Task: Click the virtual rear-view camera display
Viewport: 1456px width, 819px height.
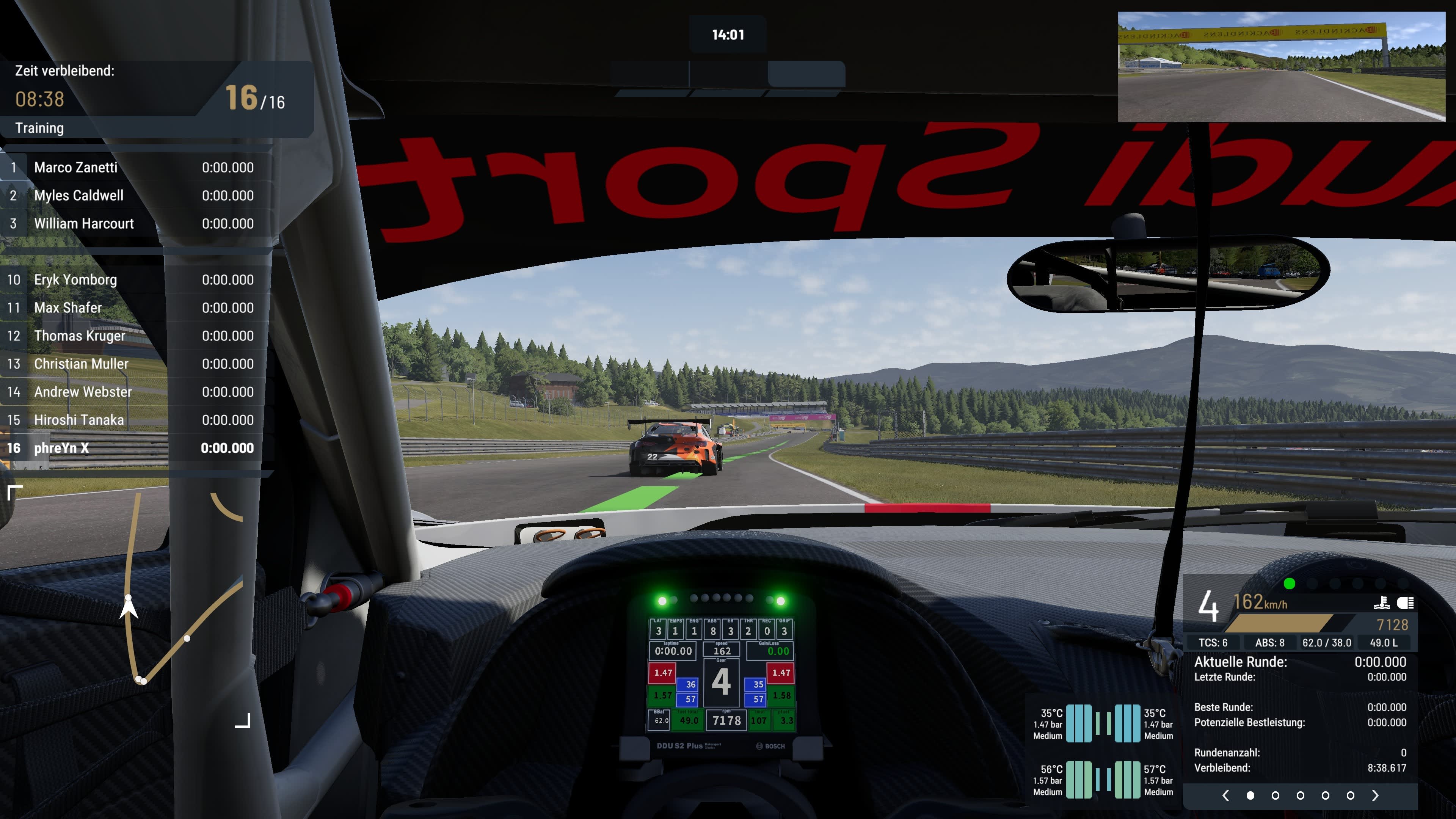Action: [1281, 67]
